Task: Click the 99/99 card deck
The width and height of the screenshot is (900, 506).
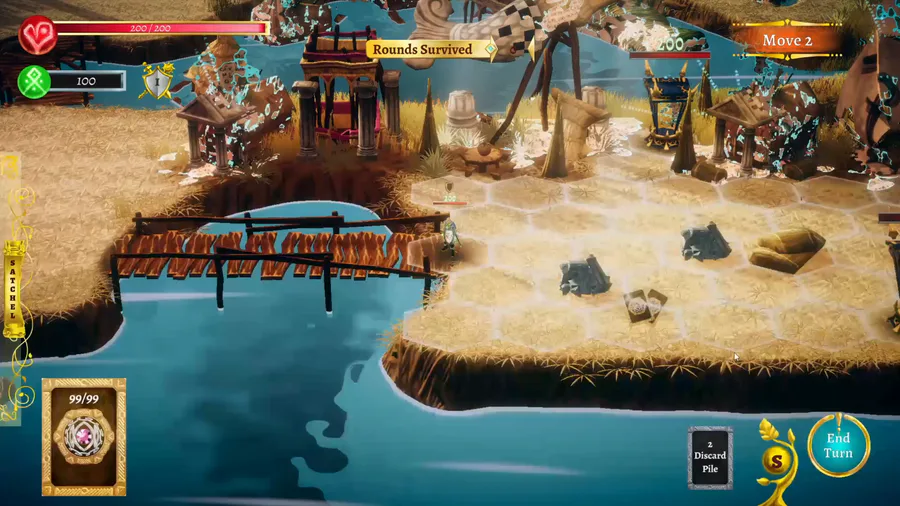Action: [83, 437]
